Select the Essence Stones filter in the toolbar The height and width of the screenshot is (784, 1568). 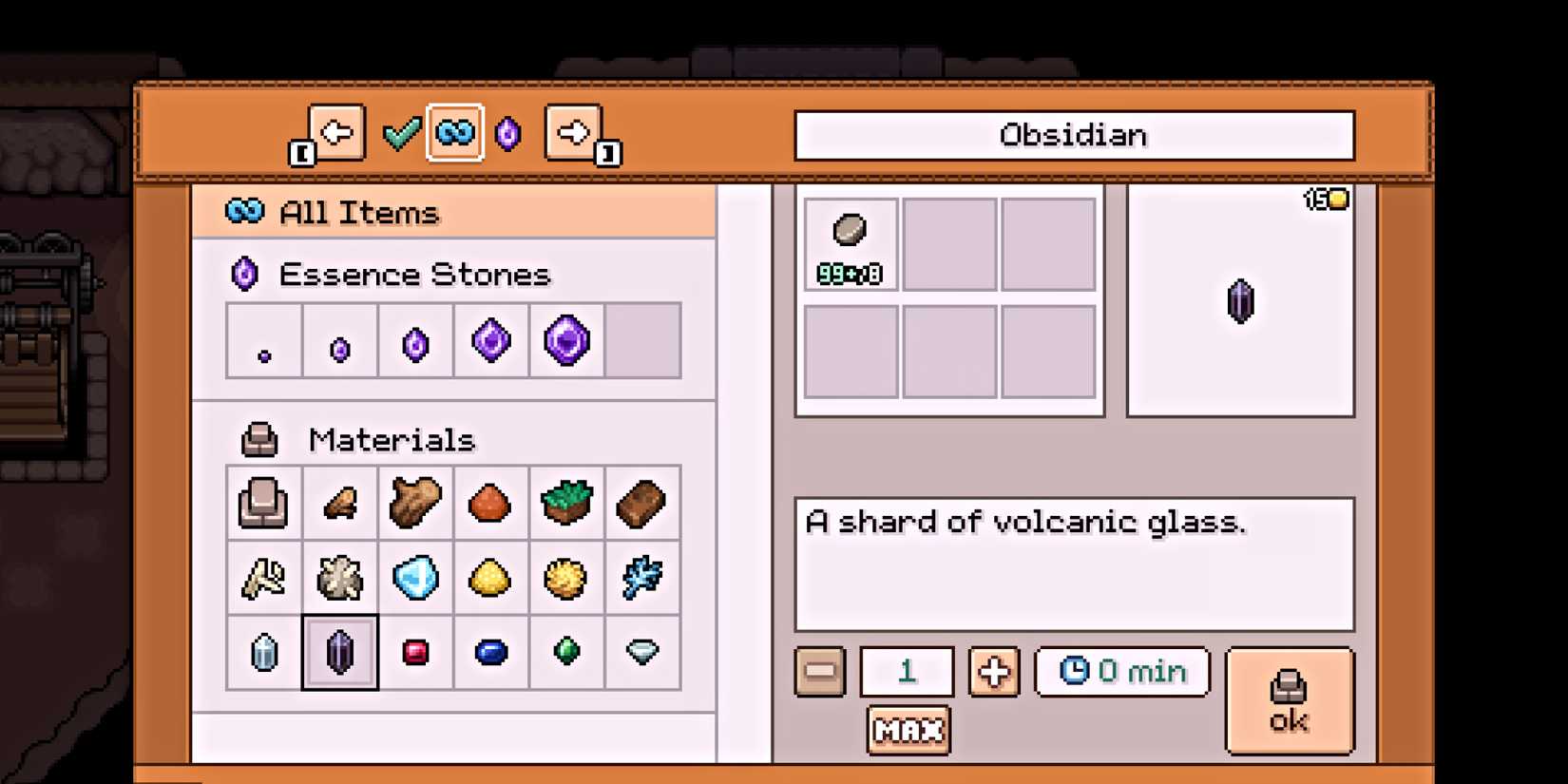[x=507, y=134]
